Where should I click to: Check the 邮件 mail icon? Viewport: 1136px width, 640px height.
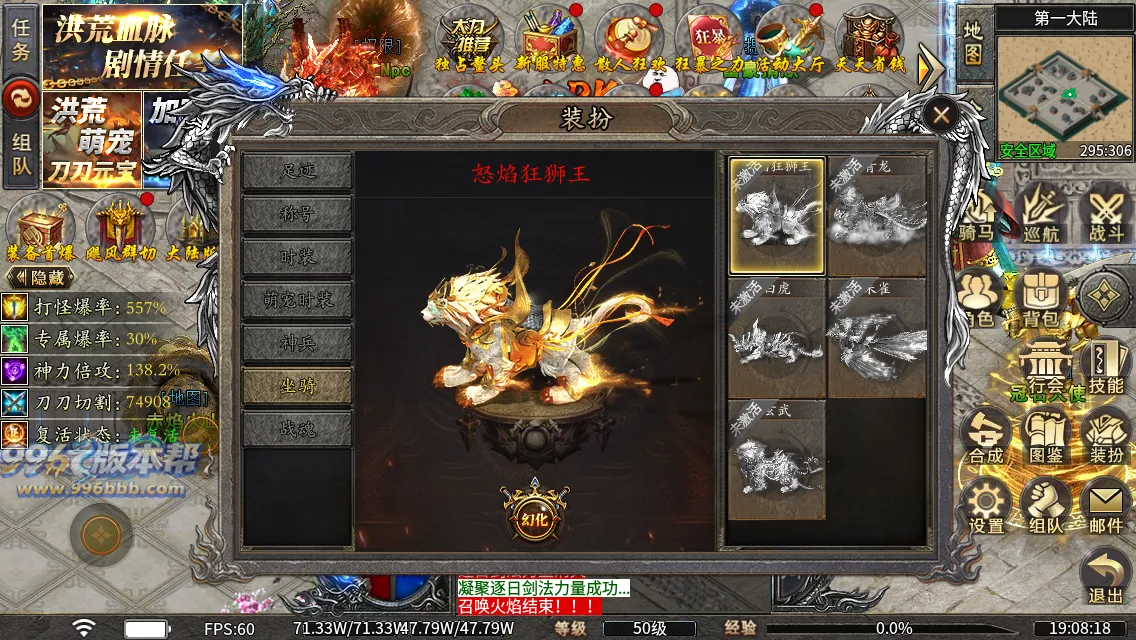(x=1106, y=507)
